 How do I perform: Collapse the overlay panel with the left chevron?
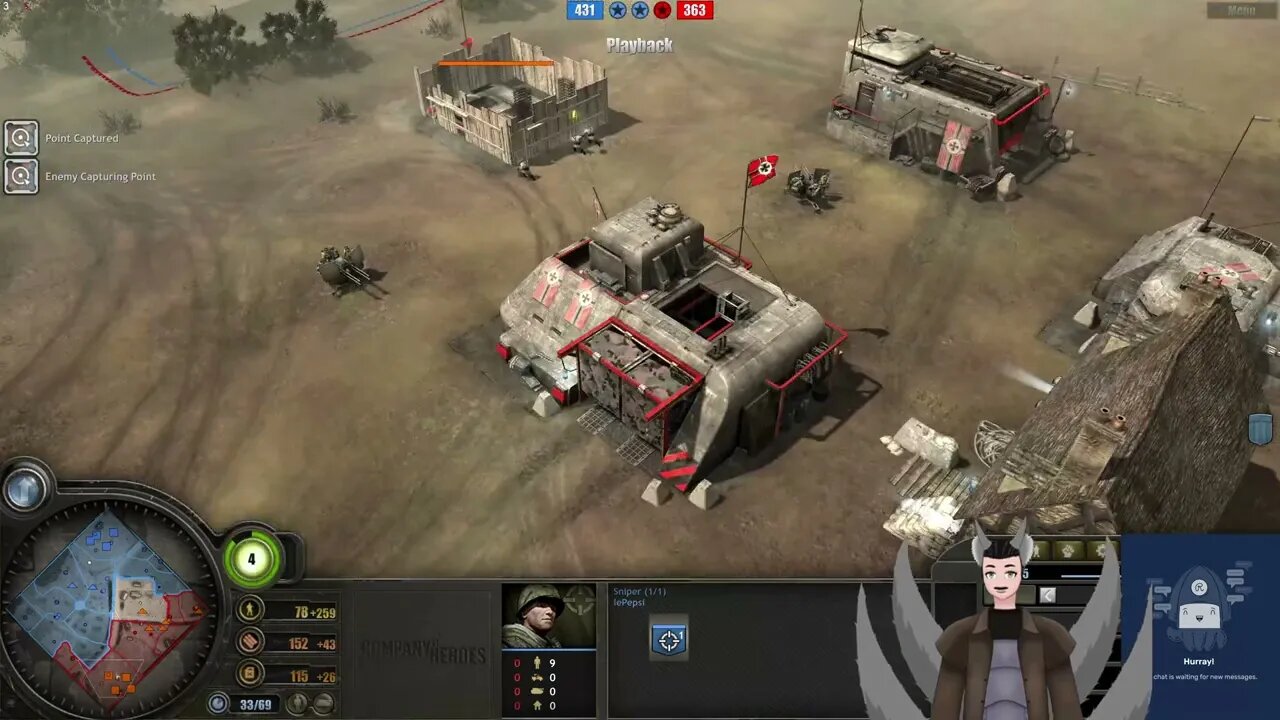pyautogui.click(x=1048, y=594)
